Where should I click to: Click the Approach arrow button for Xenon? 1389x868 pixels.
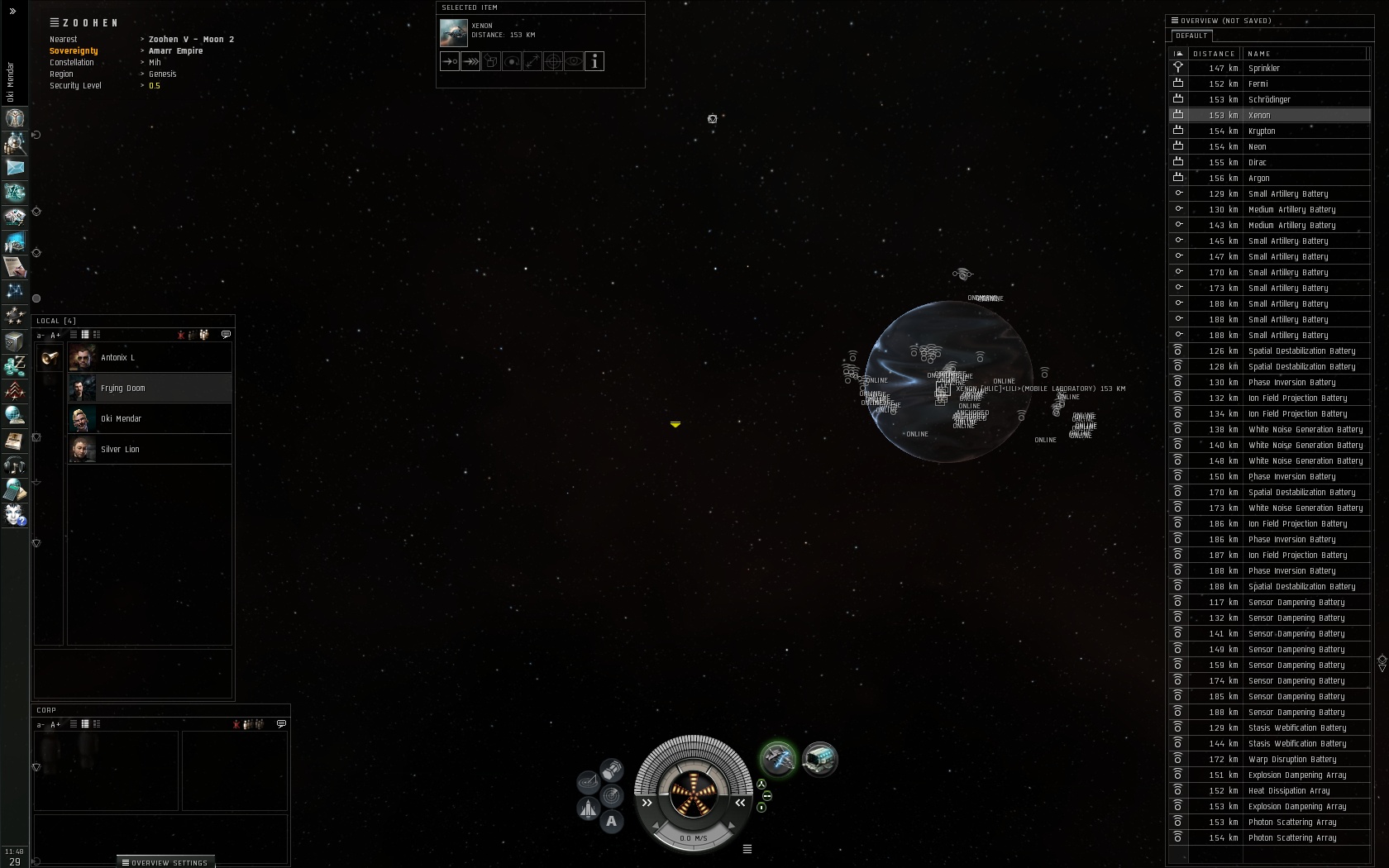[450, 61]
